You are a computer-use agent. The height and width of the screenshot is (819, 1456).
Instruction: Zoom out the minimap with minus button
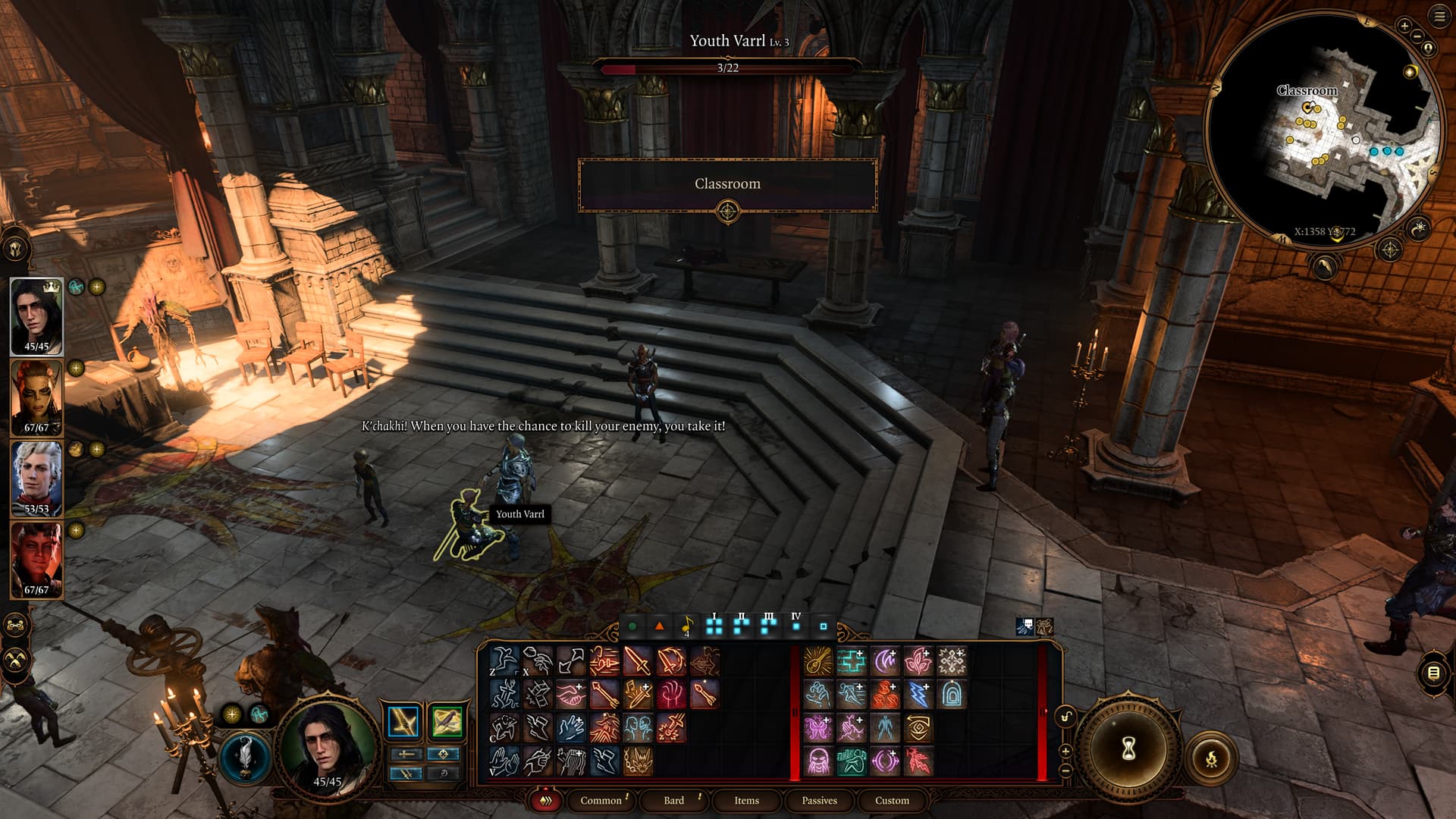coord(1417,36)
